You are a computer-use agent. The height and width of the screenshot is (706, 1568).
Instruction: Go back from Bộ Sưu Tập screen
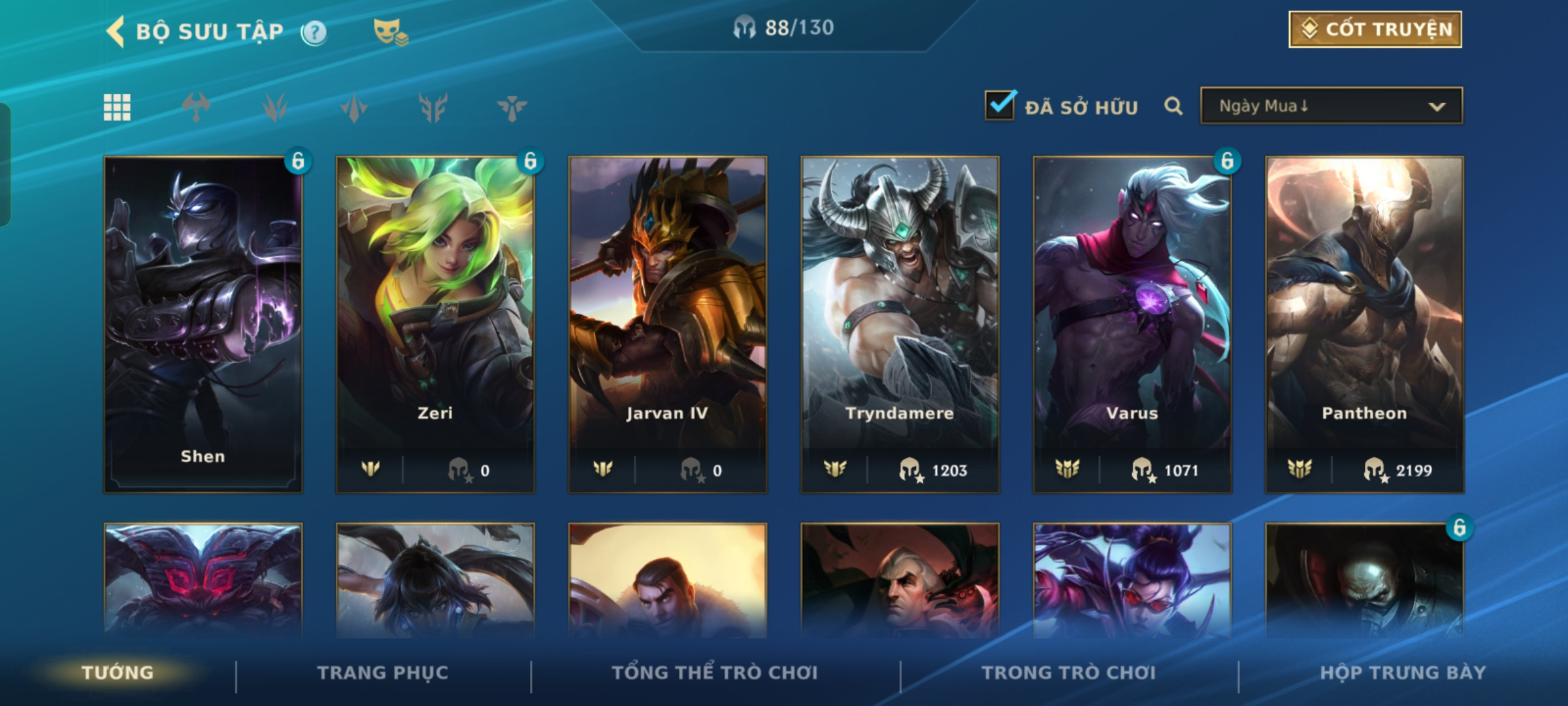(116, 31)
